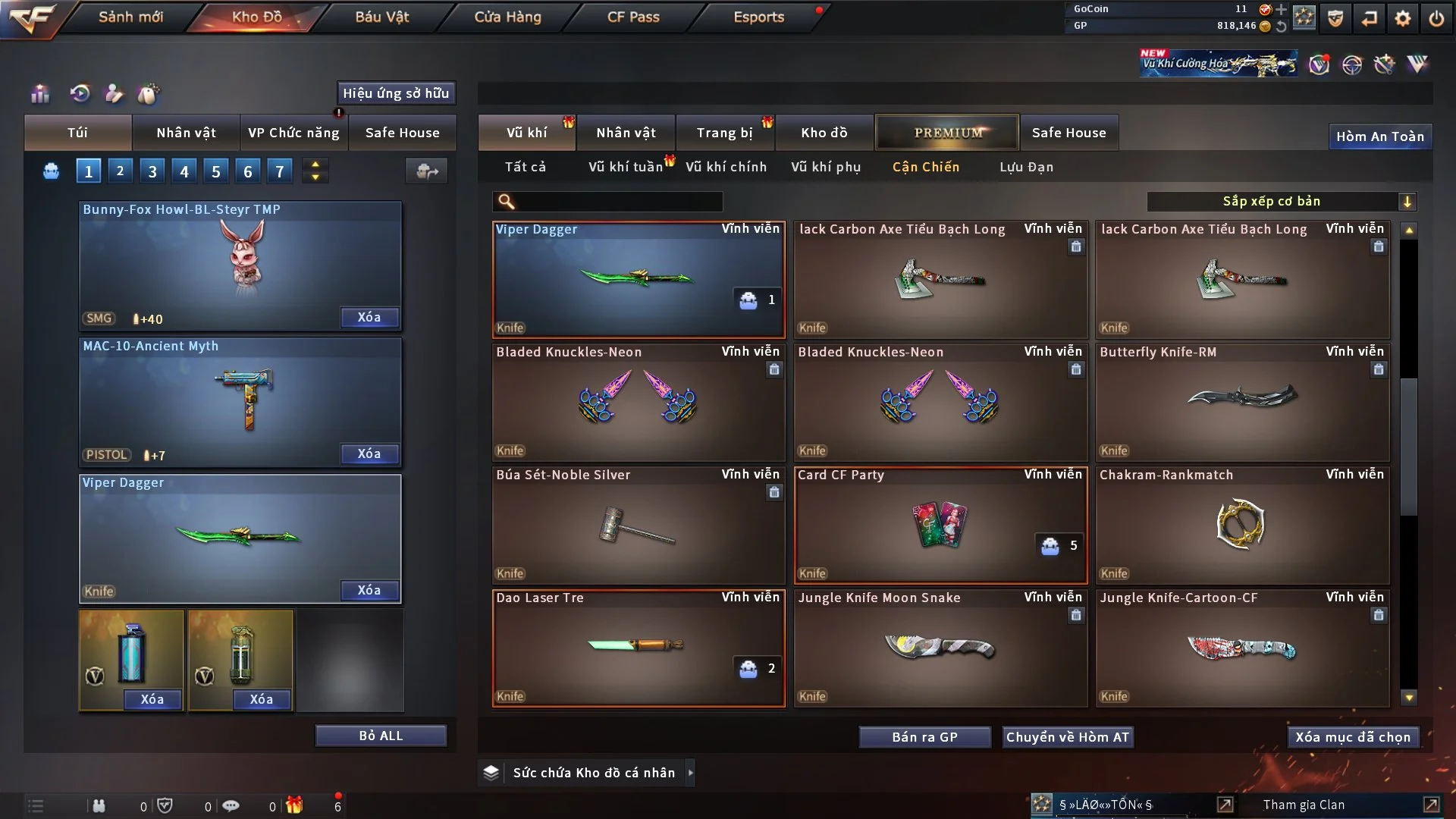The width and height of the screenshot is (1456, 819).
Task: Click the Bỏ ALL button
Action: coord(381,736)
